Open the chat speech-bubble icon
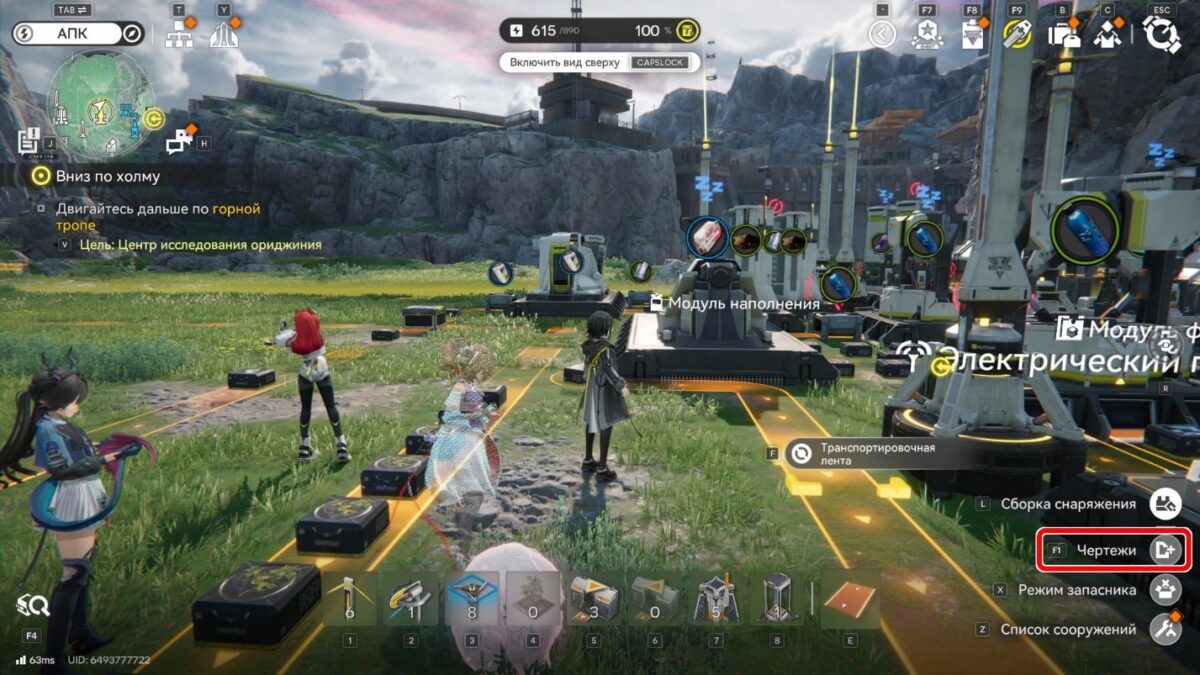 (x=179, y=143)
